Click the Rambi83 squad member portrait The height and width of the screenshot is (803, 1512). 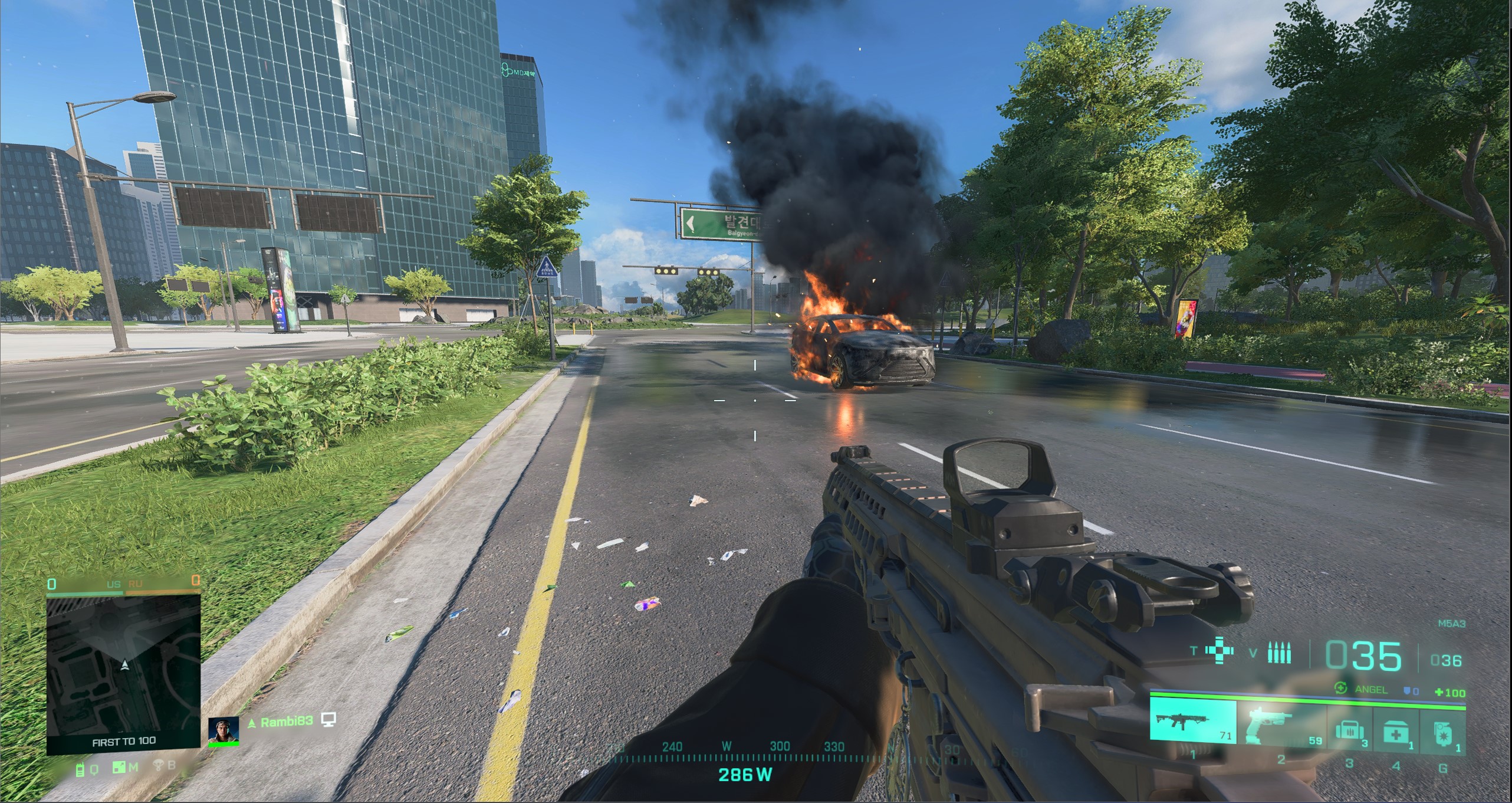pyautogui.click(x=223, y=730)
